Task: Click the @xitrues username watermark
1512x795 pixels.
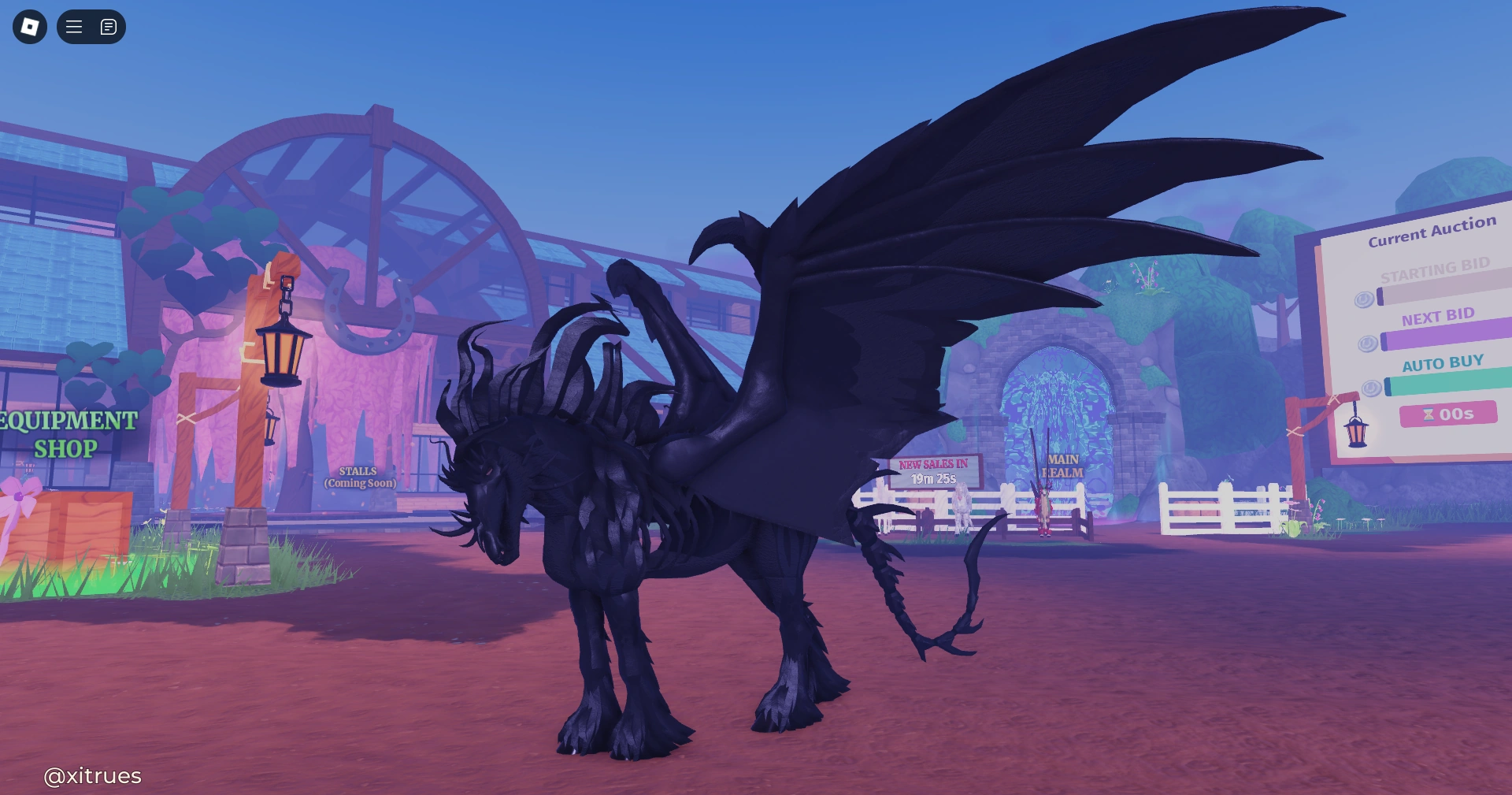Action: tap(93, 776)
